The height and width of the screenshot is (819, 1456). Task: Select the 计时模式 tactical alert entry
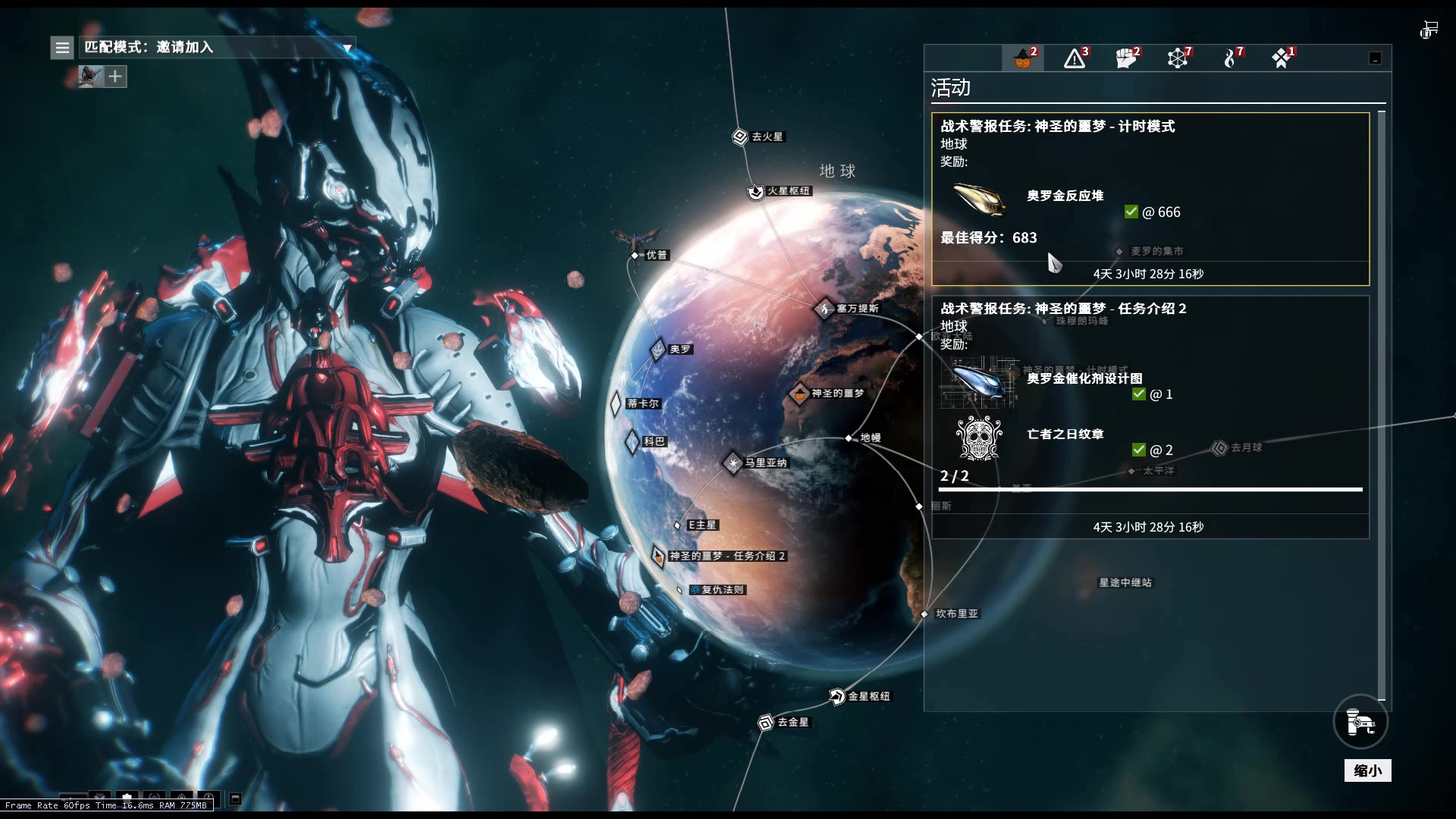[x=1150, y=199]
